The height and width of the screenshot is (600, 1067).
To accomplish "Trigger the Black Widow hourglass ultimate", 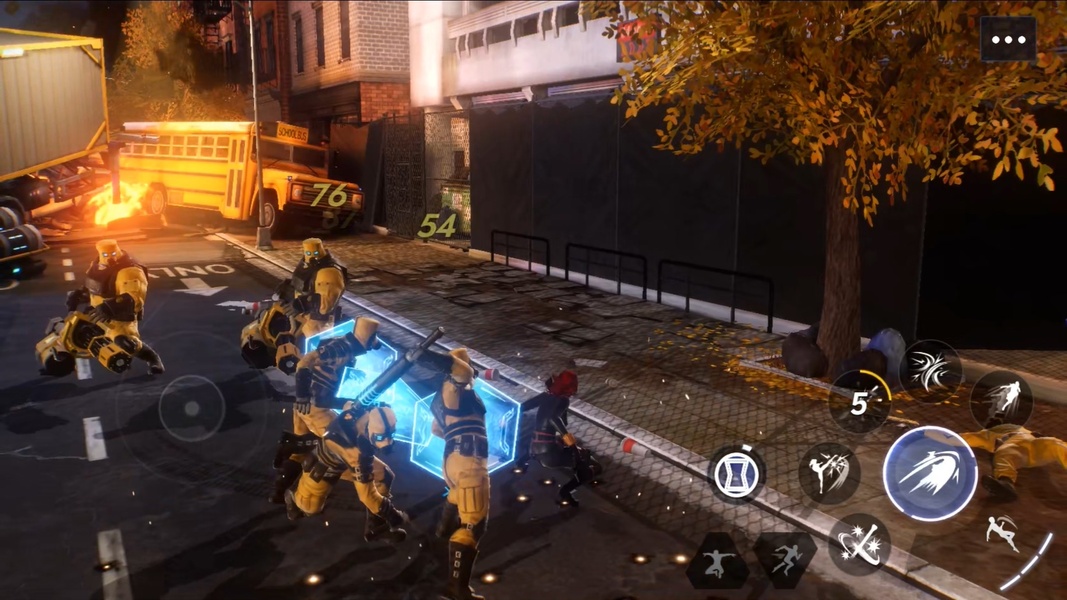I will (737, 473).
